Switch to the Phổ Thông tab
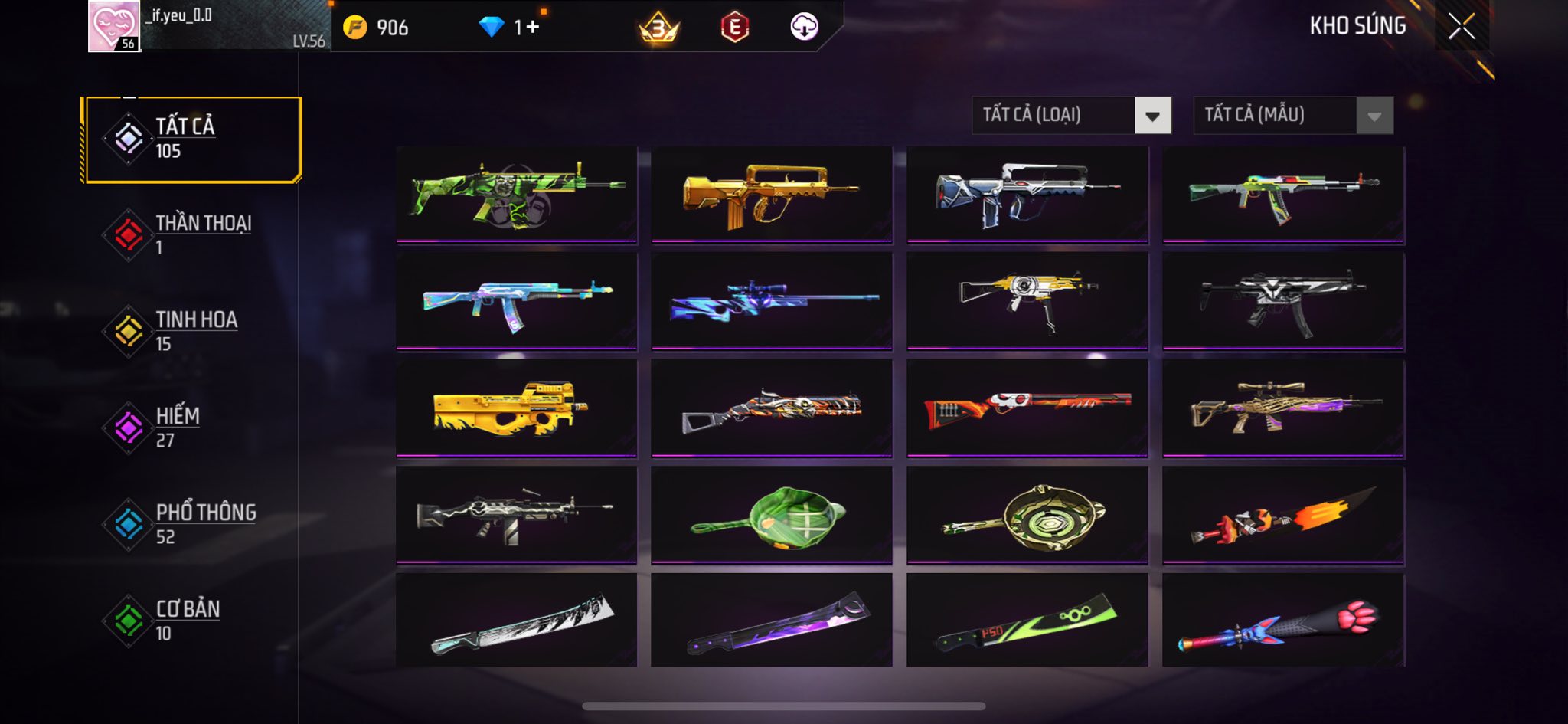The height and width of the screenshot is (724, 1568). (x=191, y=524)
